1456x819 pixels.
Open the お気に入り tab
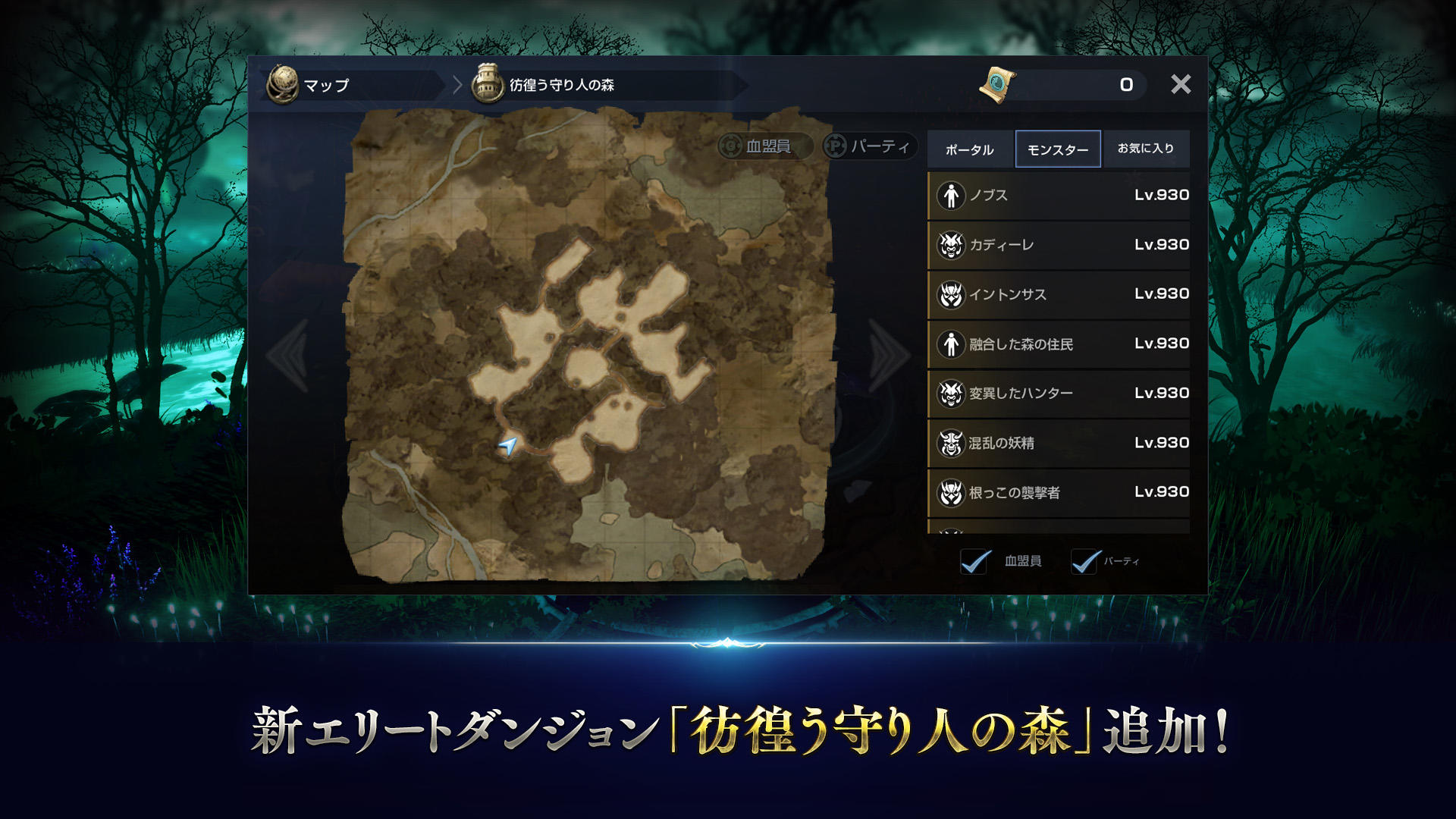(x=1145, y=149)
